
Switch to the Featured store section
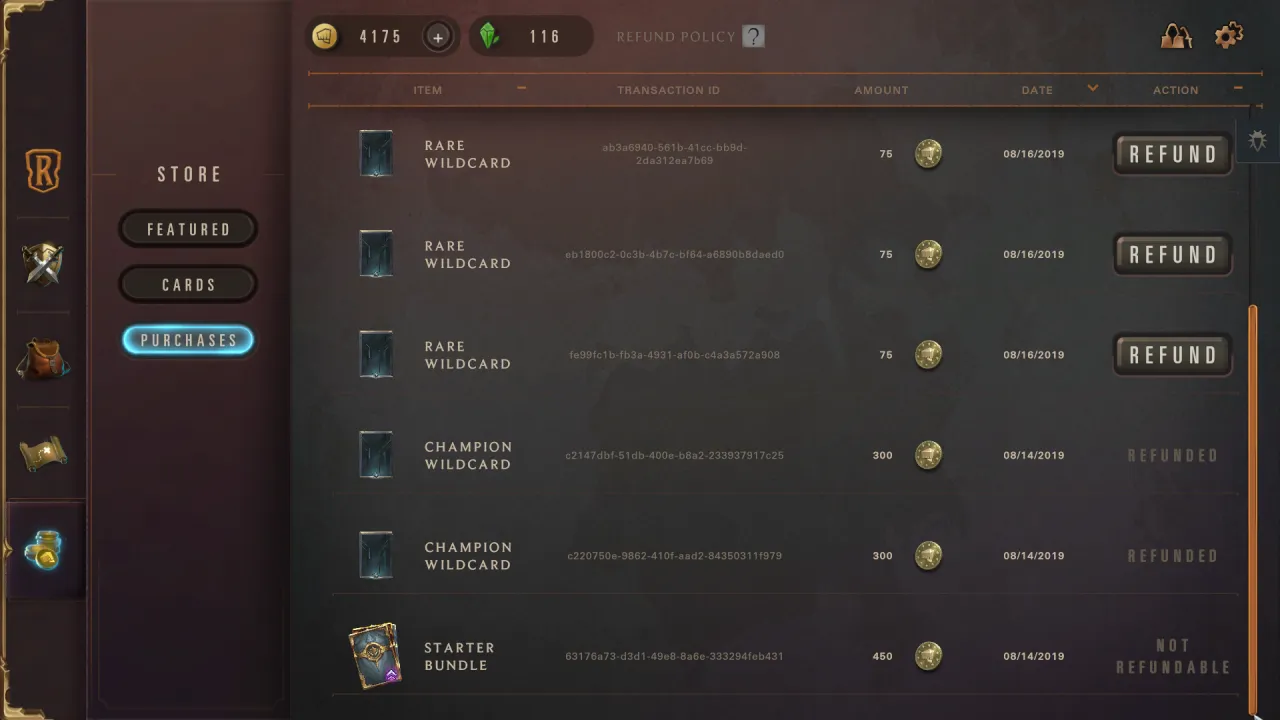pyautogui.click(x=188, y=229)
